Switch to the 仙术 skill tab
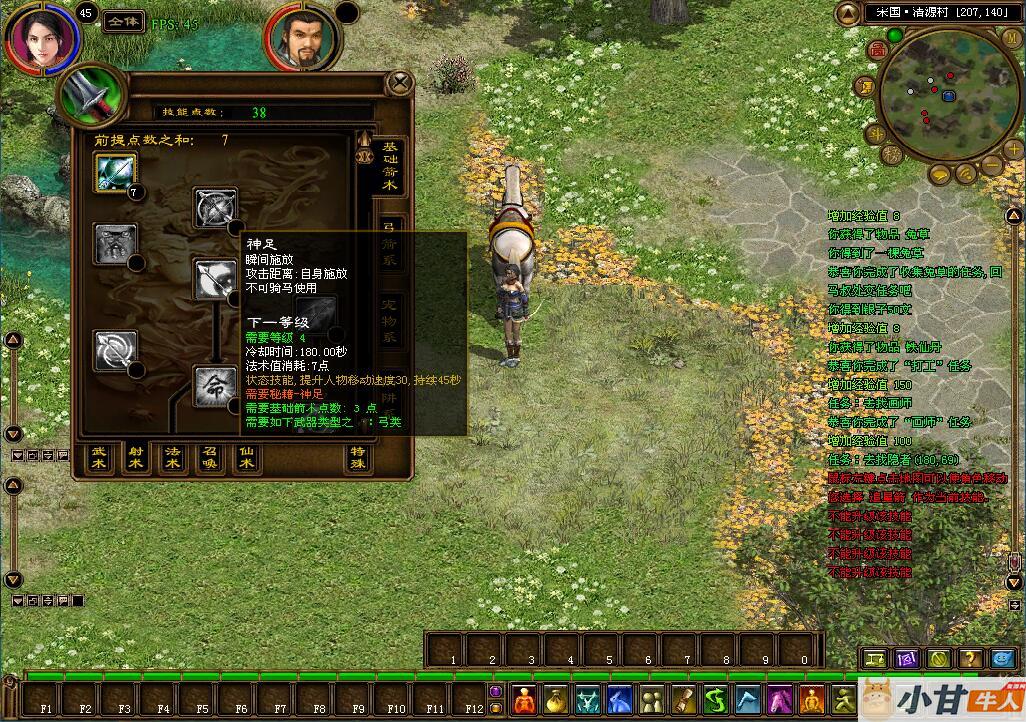This screenshot has height=722, width=1026. tap(246, 458)
